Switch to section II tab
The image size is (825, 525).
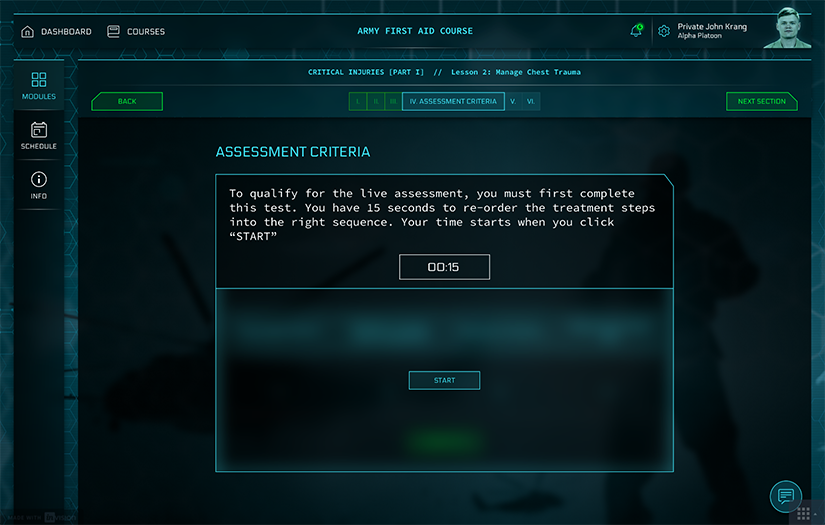coord(375,101)
